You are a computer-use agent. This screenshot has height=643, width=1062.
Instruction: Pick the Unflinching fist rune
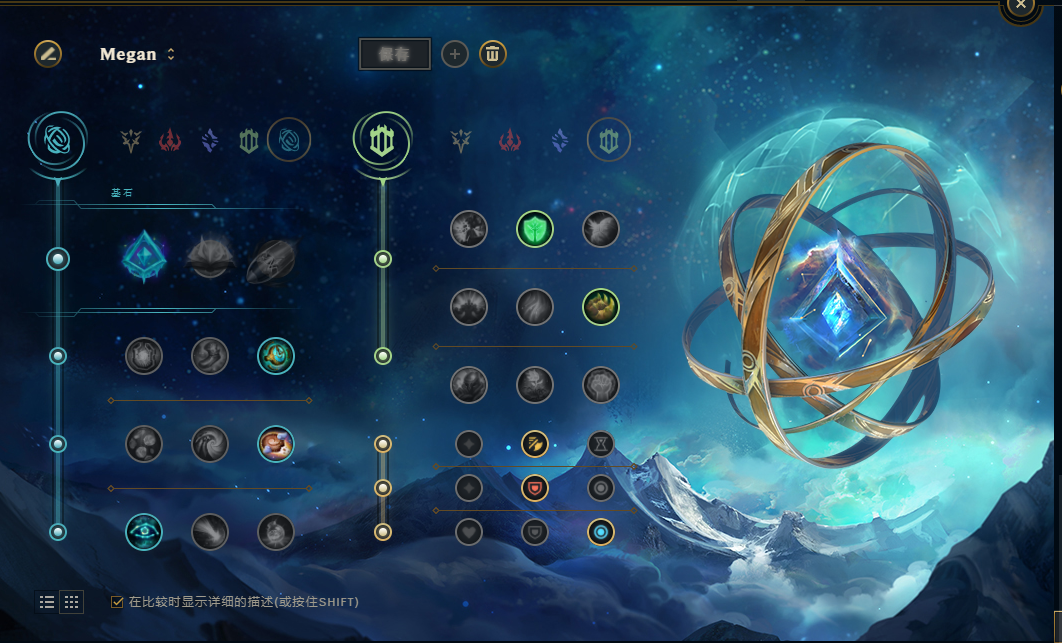[x=601, y=384]
